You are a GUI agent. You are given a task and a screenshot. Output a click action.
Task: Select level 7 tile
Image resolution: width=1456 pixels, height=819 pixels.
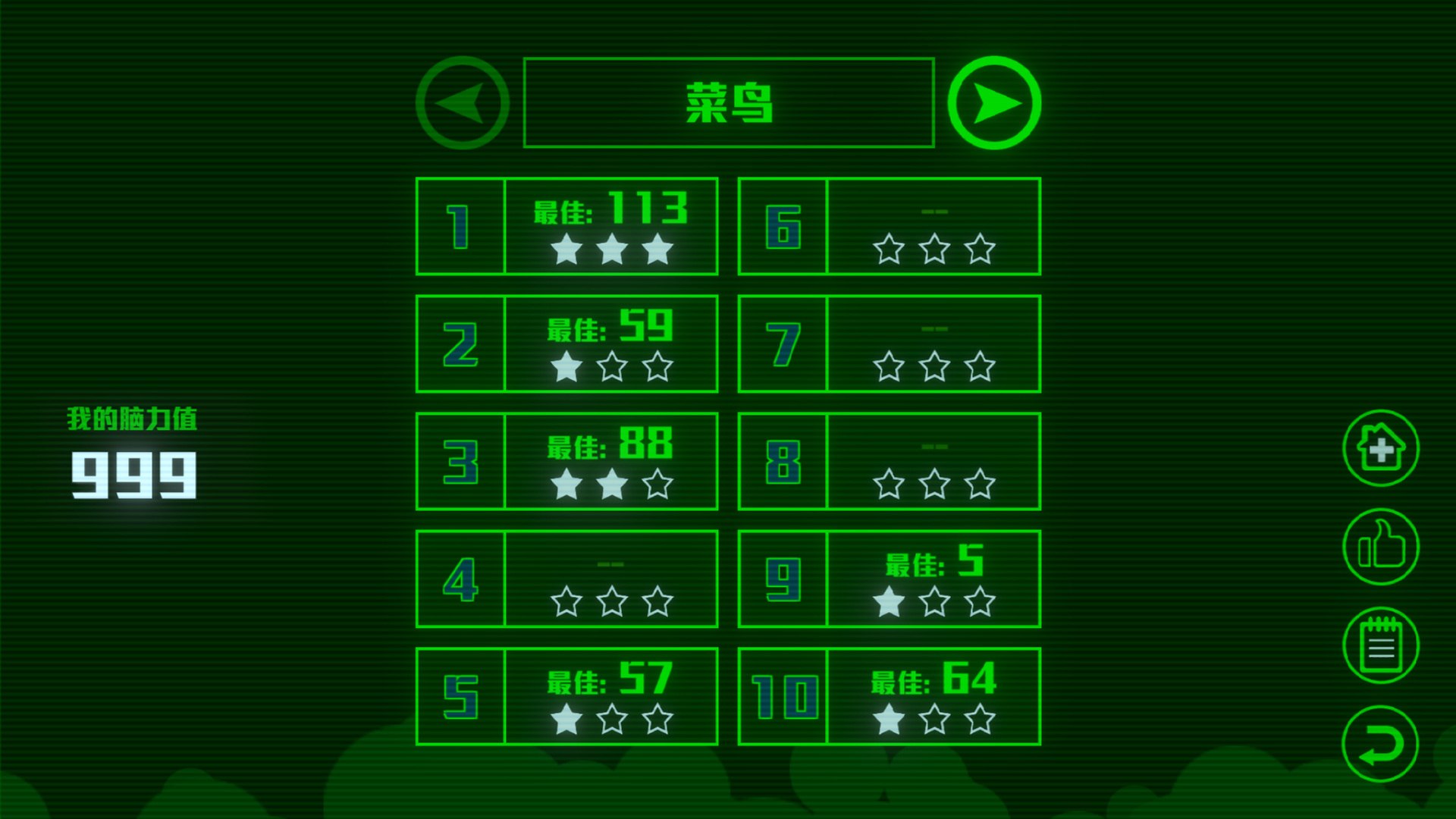click(x=889, y=344)
